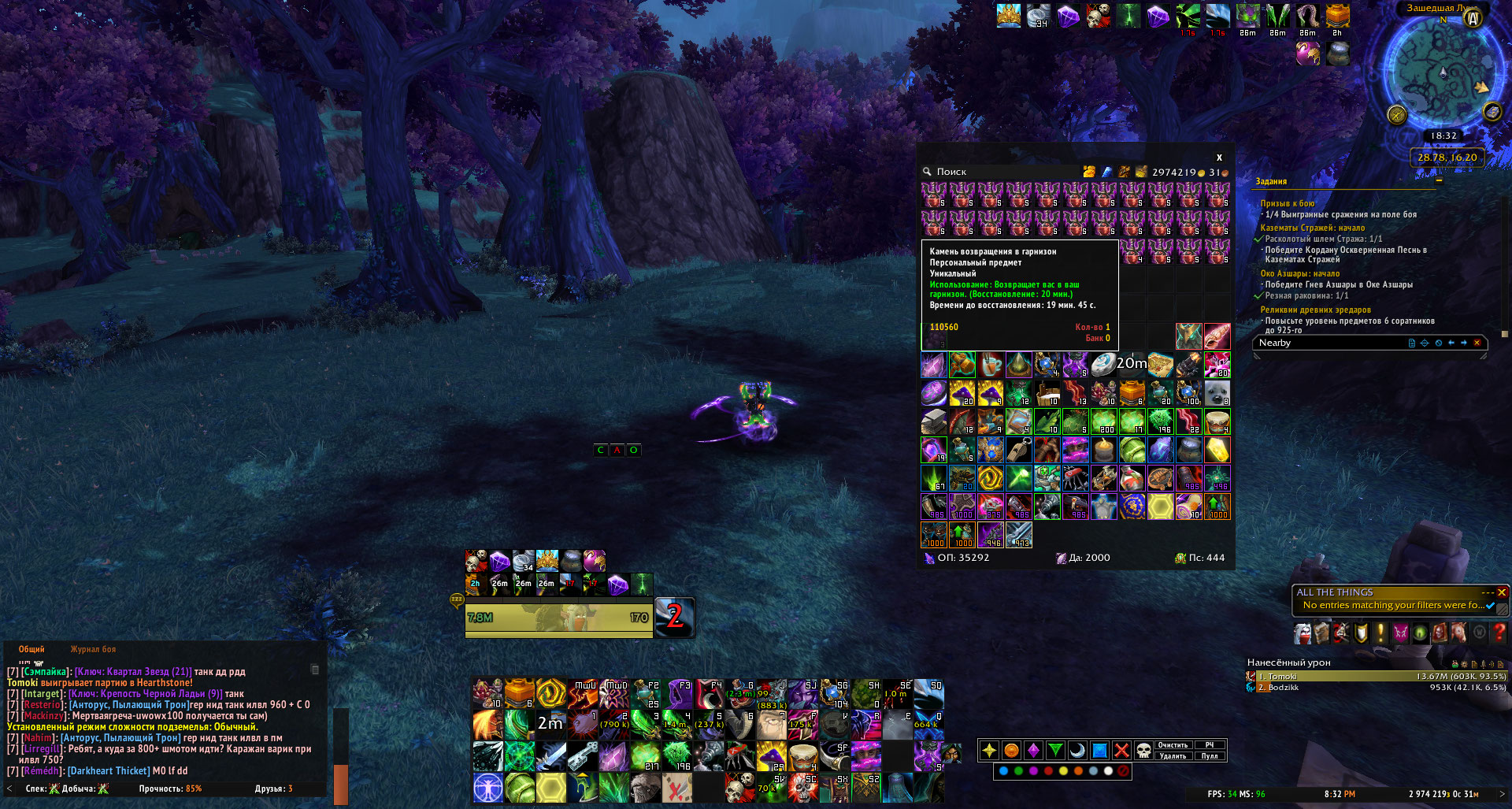1512x809 pixels.
Task: Set the skull raid target marker
Action: (1143, 751)
